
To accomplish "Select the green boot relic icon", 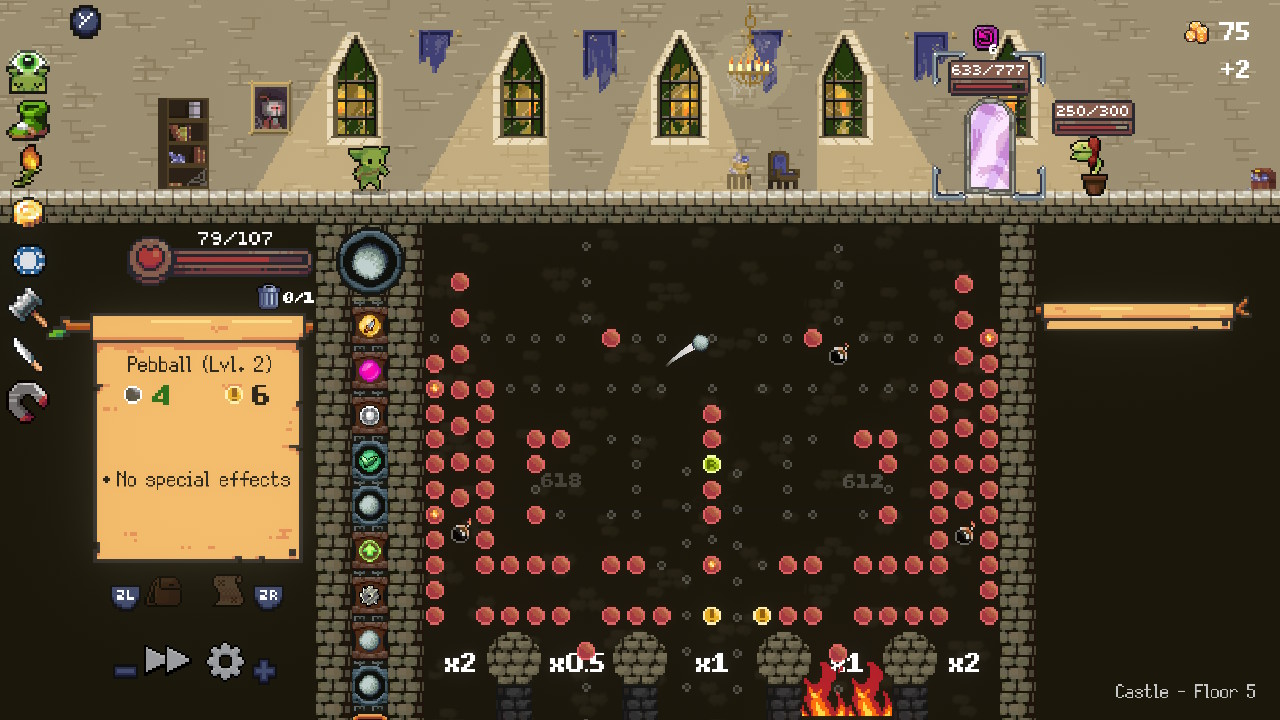I will pos(28,120).
